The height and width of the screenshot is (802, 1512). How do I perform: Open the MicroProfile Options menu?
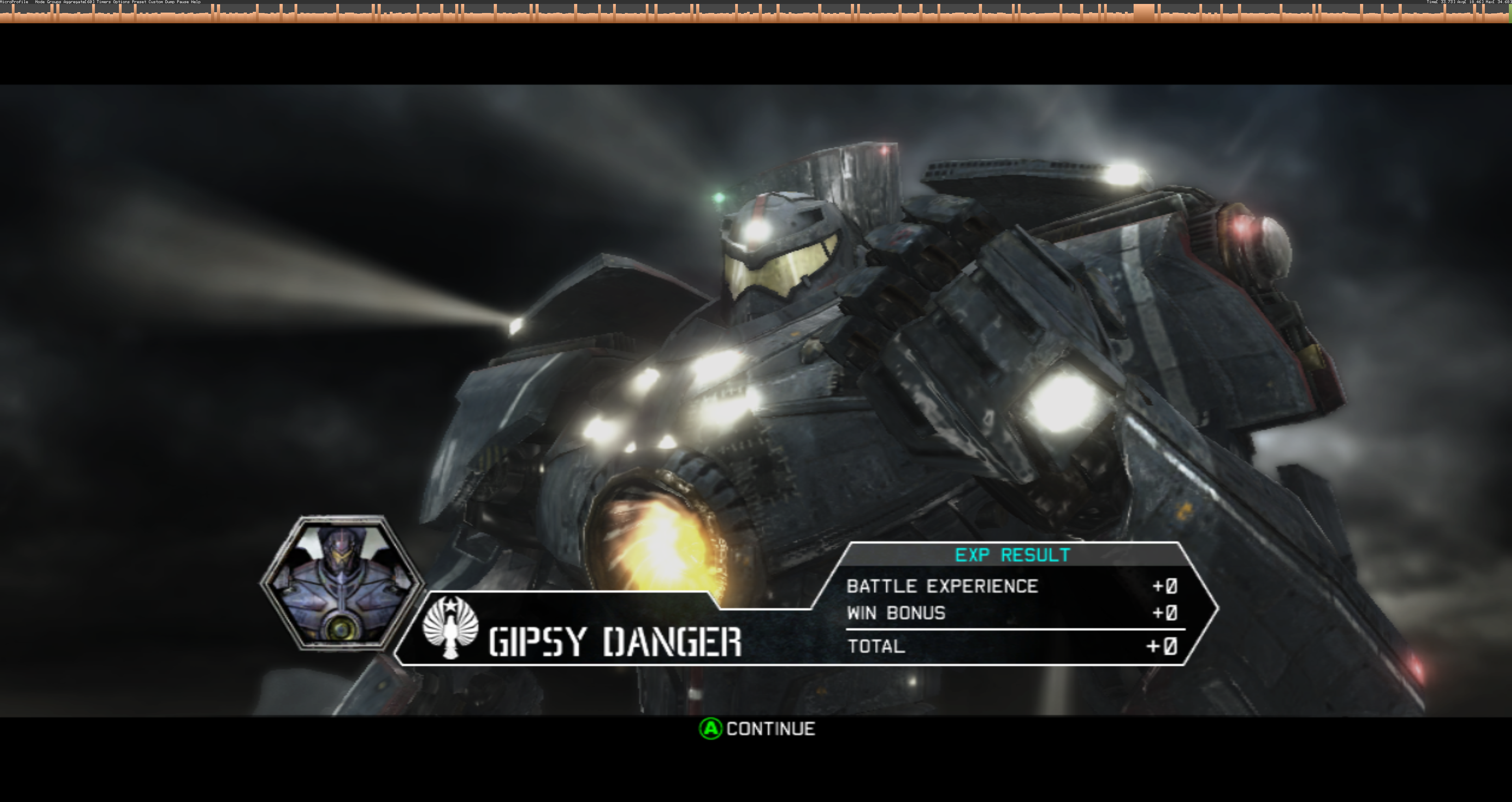point(121,2)
